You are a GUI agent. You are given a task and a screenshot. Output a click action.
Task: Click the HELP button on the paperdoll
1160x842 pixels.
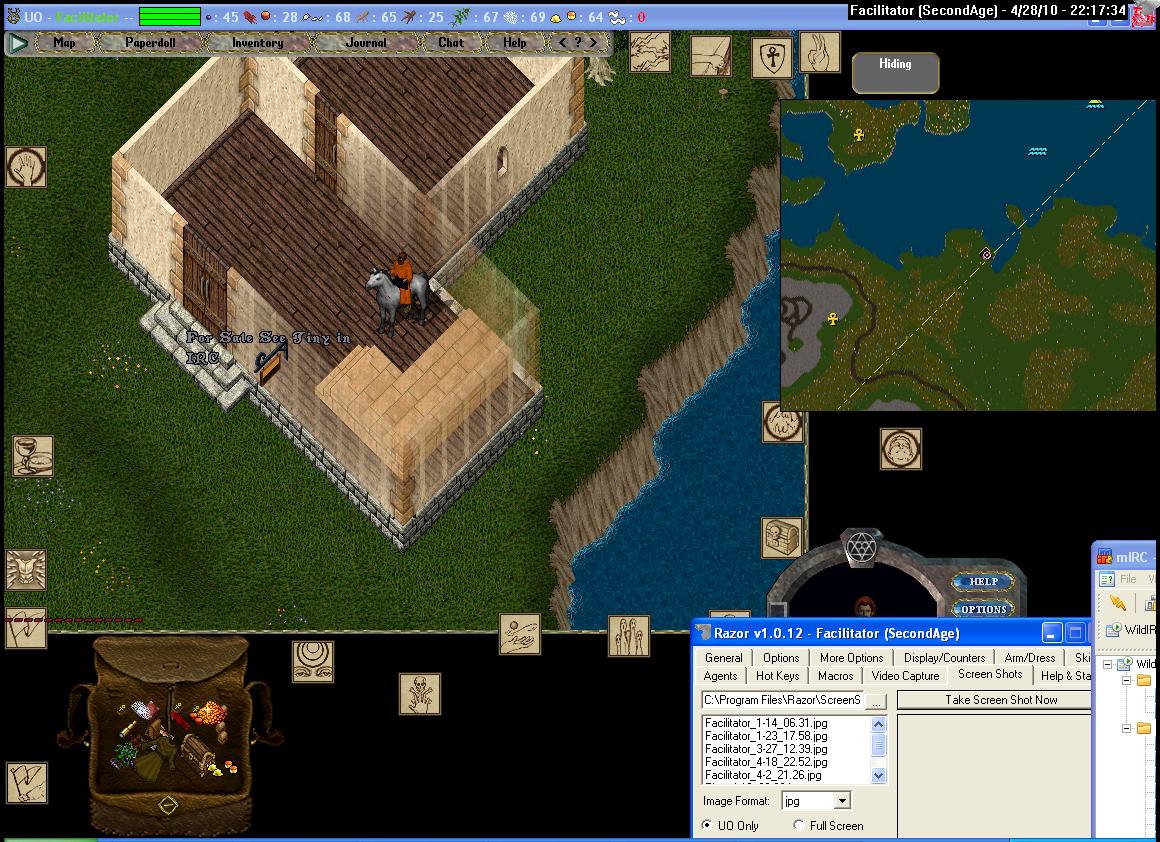(984, 582)
